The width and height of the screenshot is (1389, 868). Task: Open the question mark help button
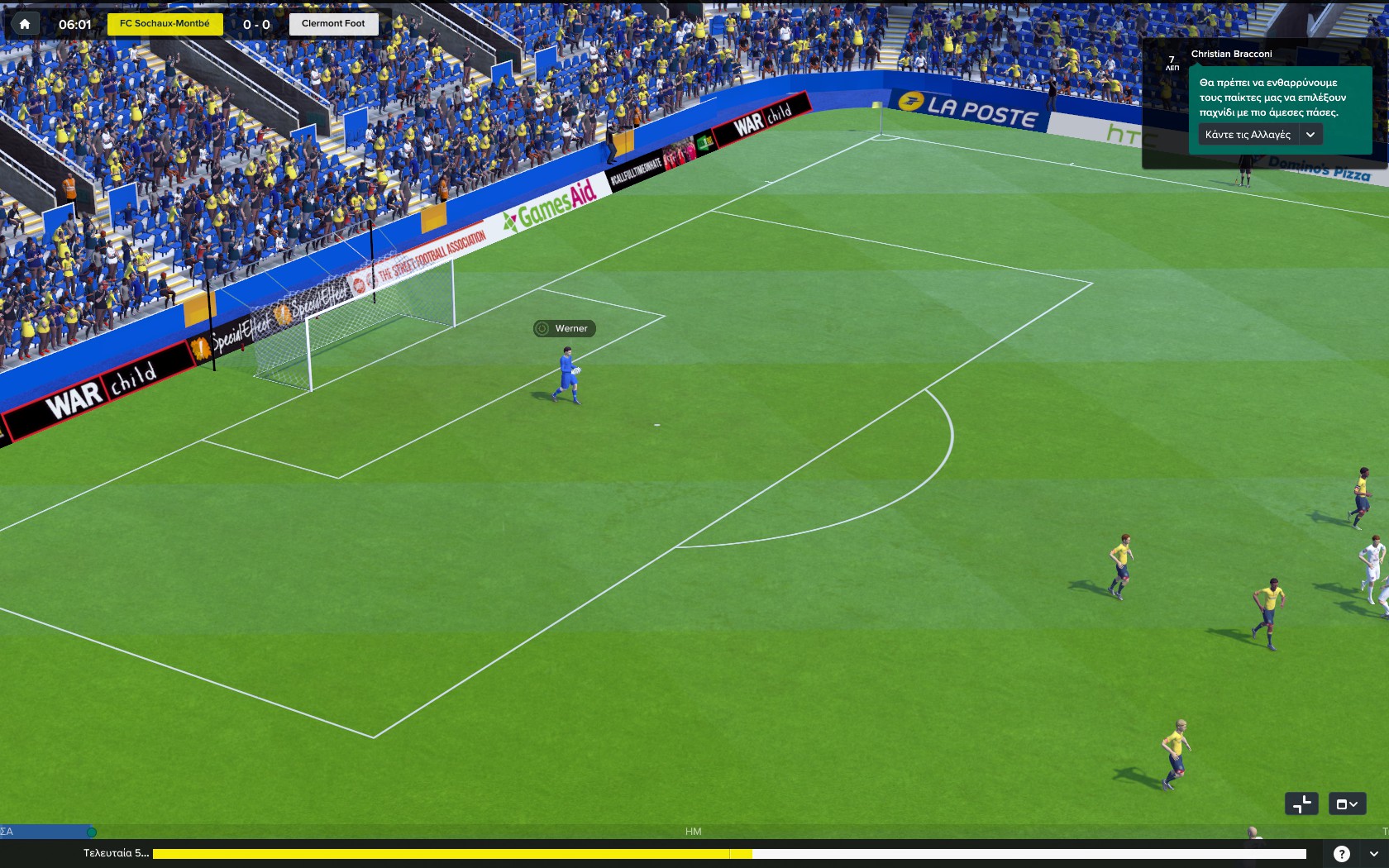coord(1341,854)
